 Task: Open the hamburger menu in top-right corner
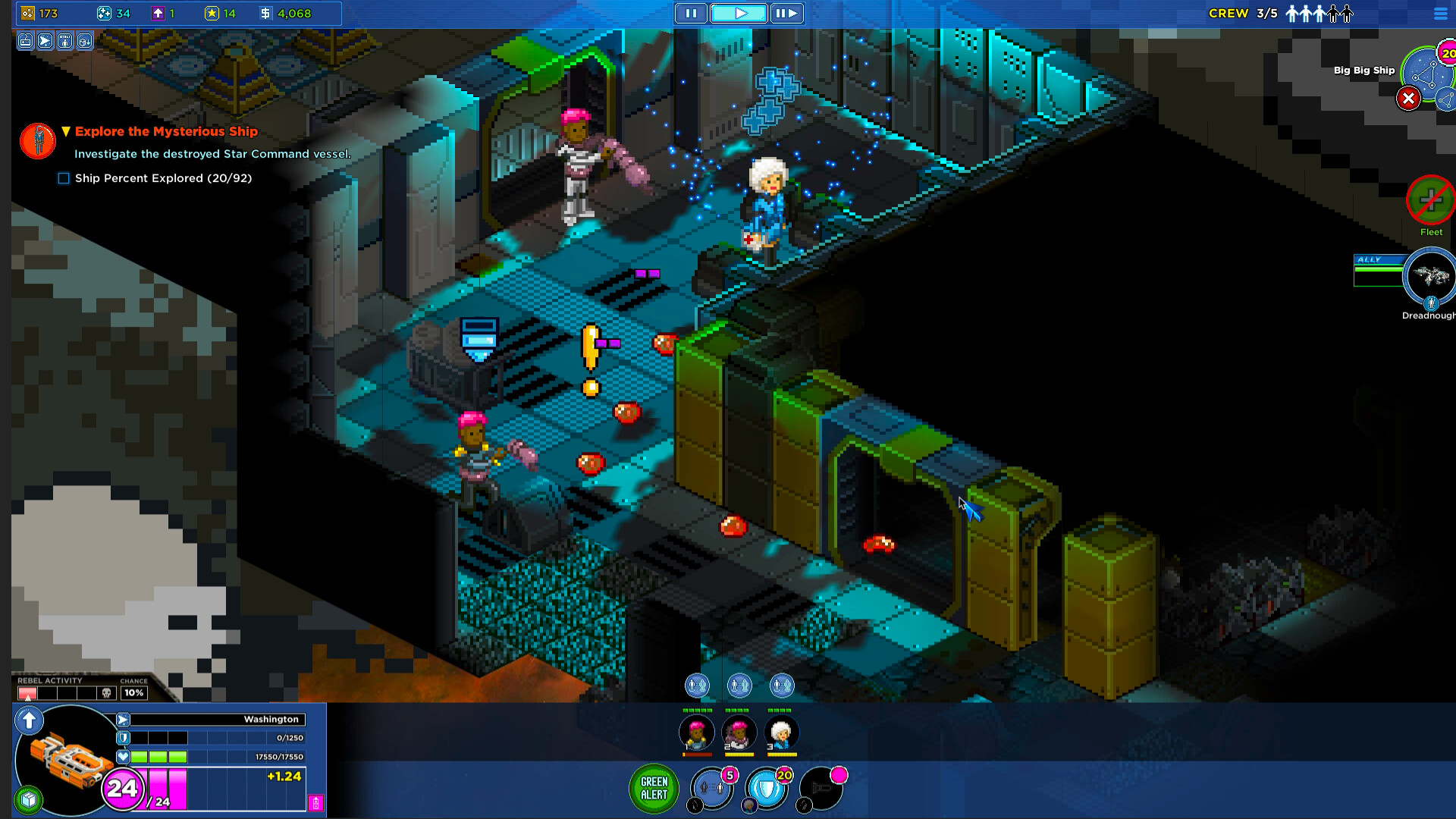1440,13
